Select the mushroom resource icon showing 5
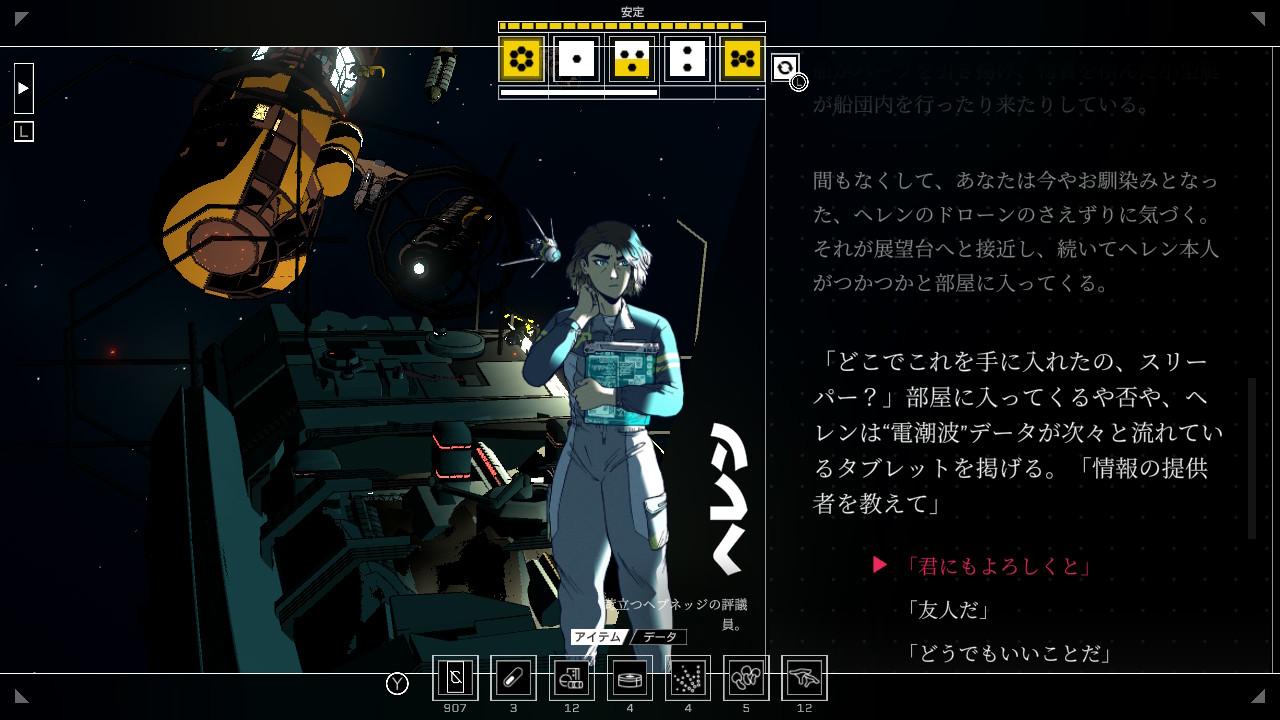The width and height of the screenshot is (1280, 720). tap(746, 677)
